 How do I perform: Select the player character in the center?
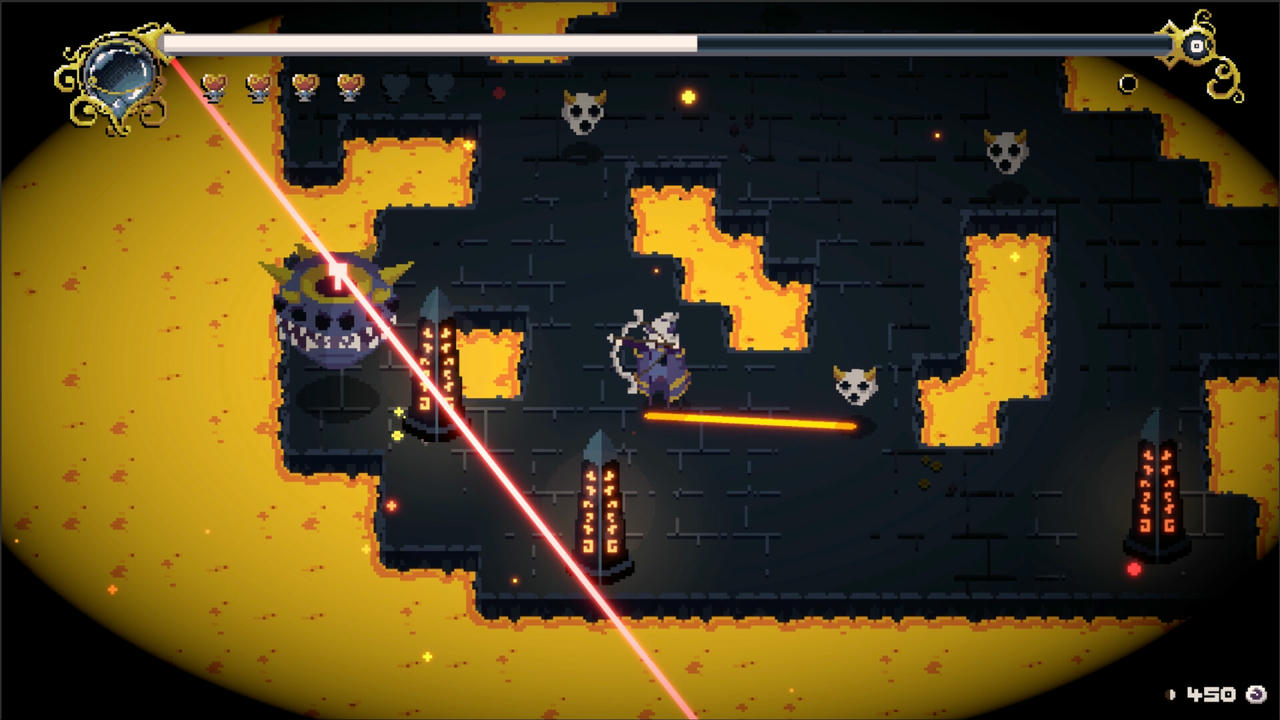[656, 360]
